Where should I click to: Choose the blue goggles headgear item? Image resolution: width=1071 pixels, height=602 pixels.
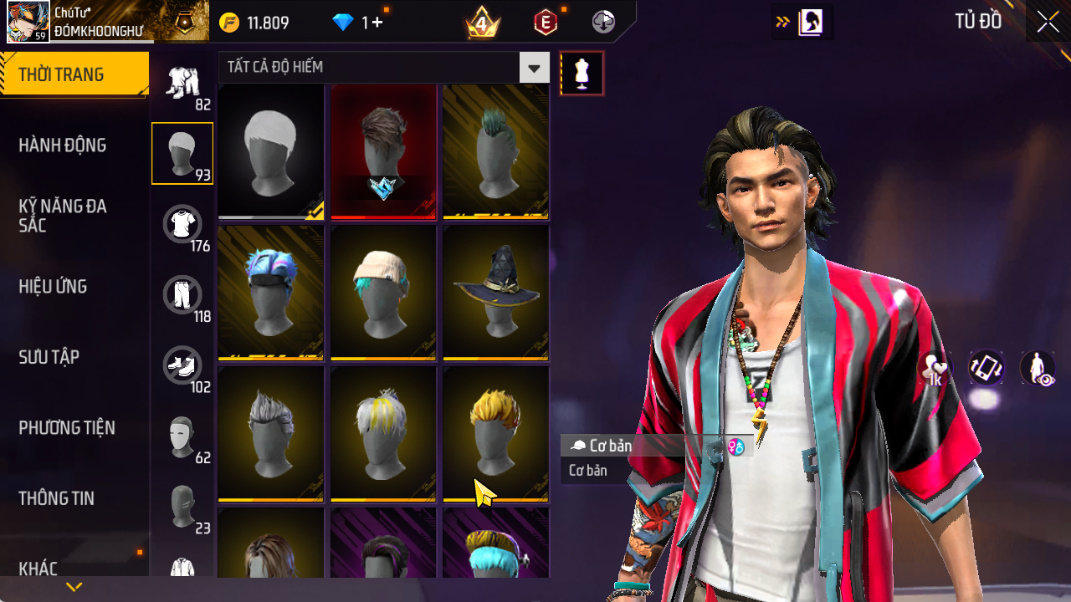(x=271, y=292)
